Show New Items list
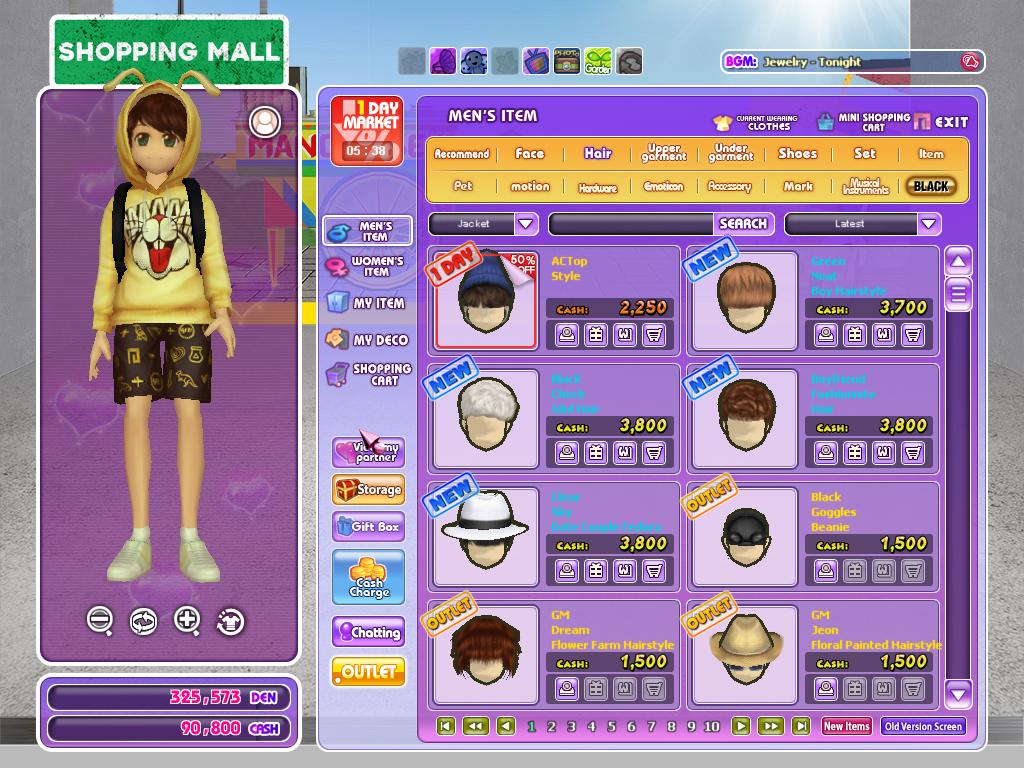 846,727
